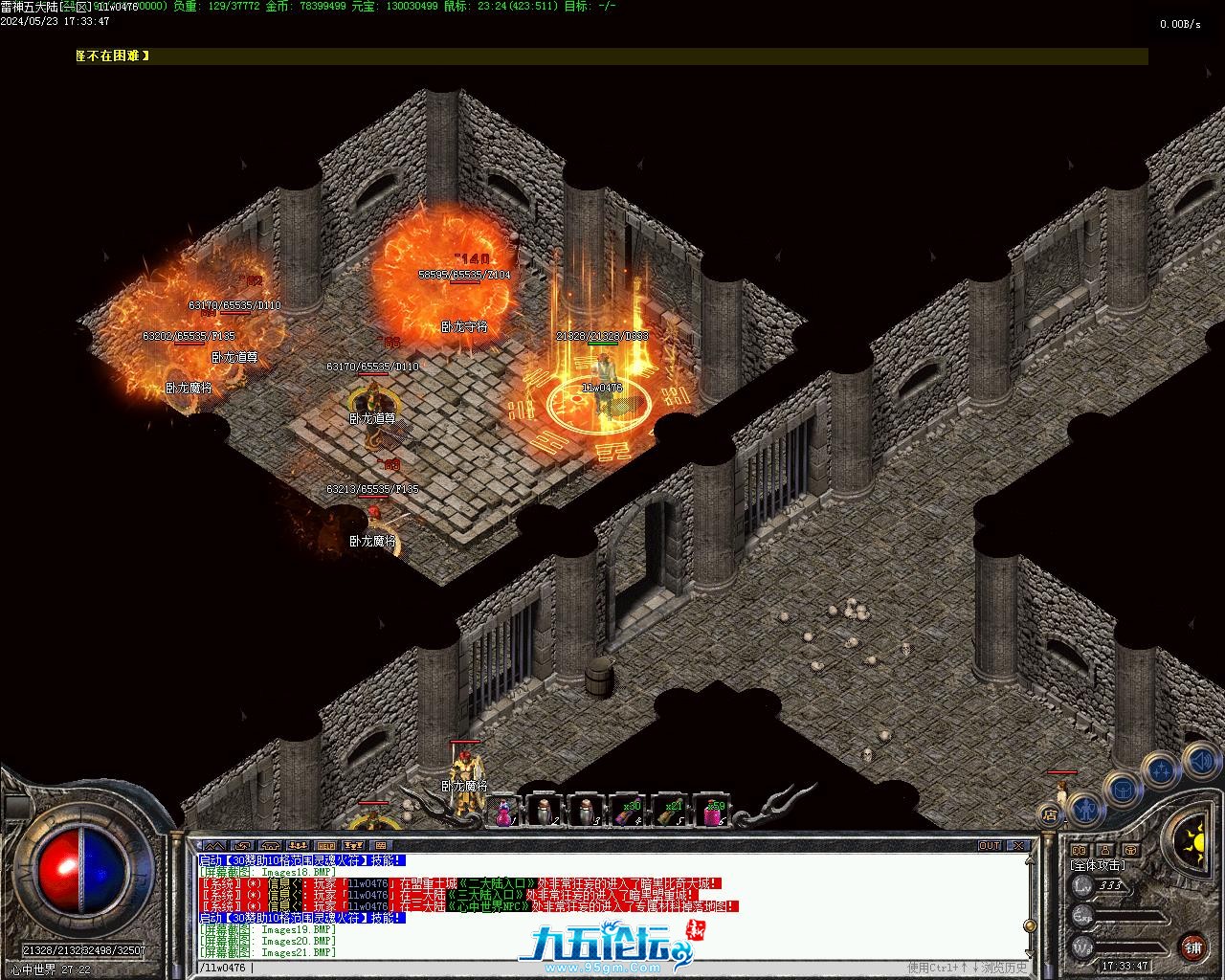Close the chat window with the X button
The image size is (1225, 980).
point(1018,846)
